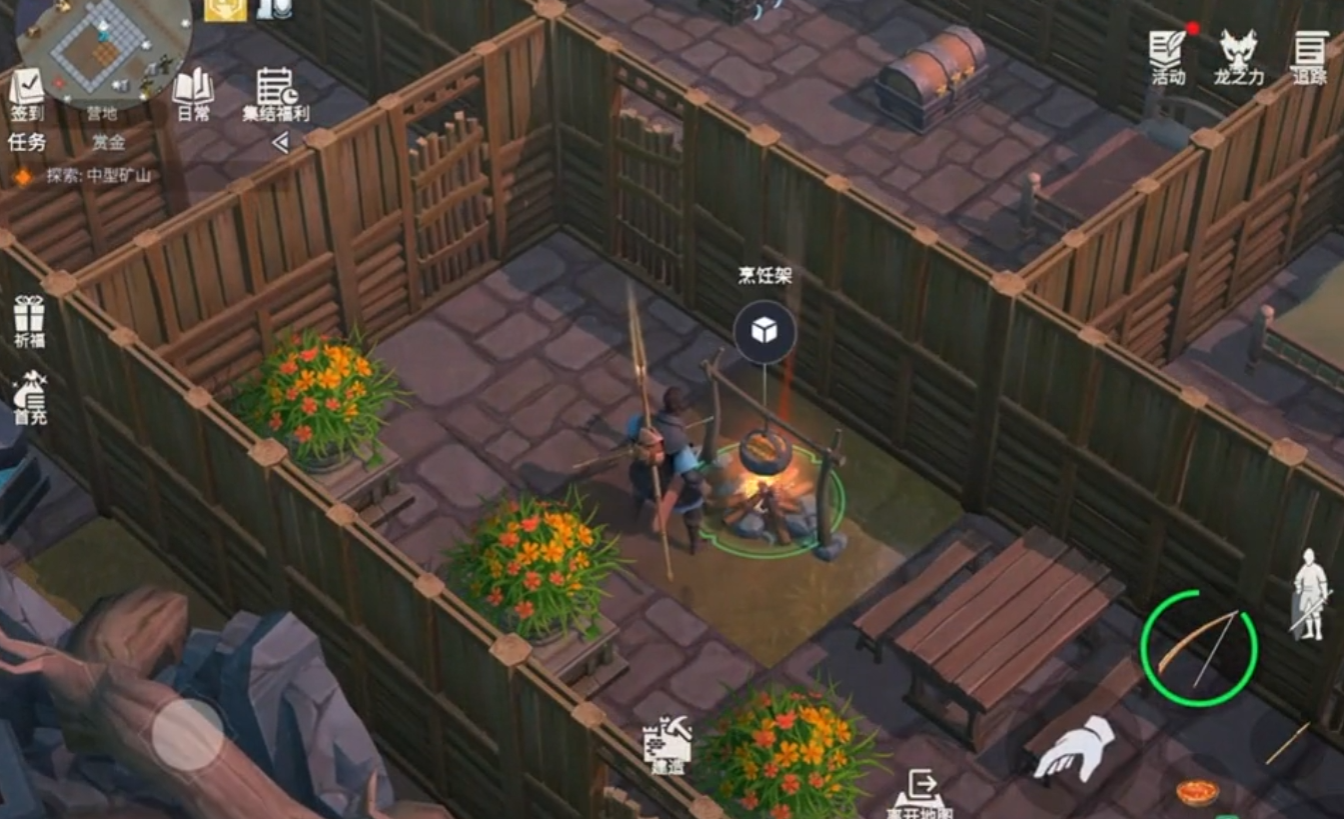Image resolution: width=1344 pixels, height=819 pixels.
Task: Use the orange food bowl item
Action: (x=1197, y=792)
